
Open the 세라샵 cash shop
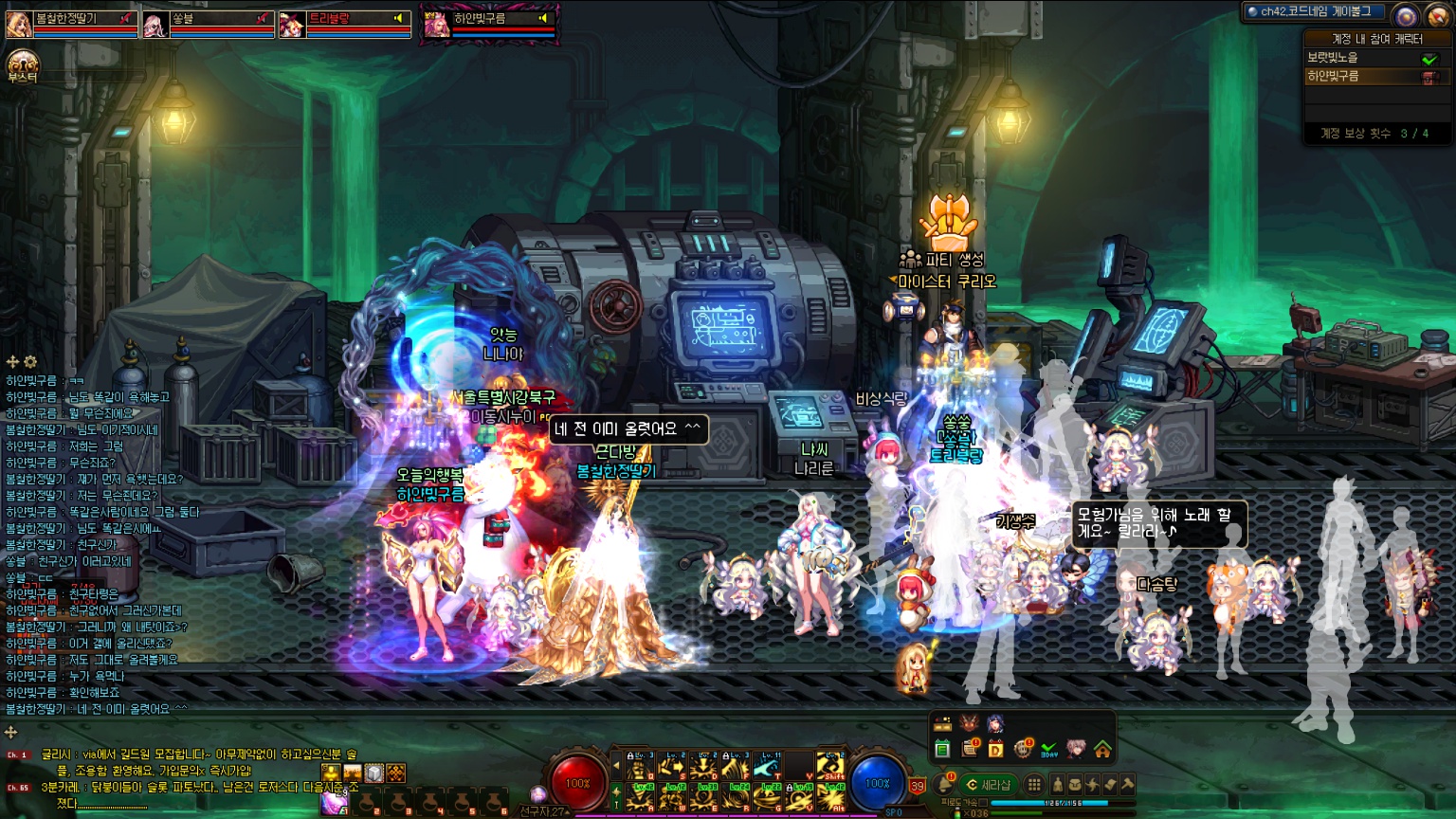click(988, 785)
